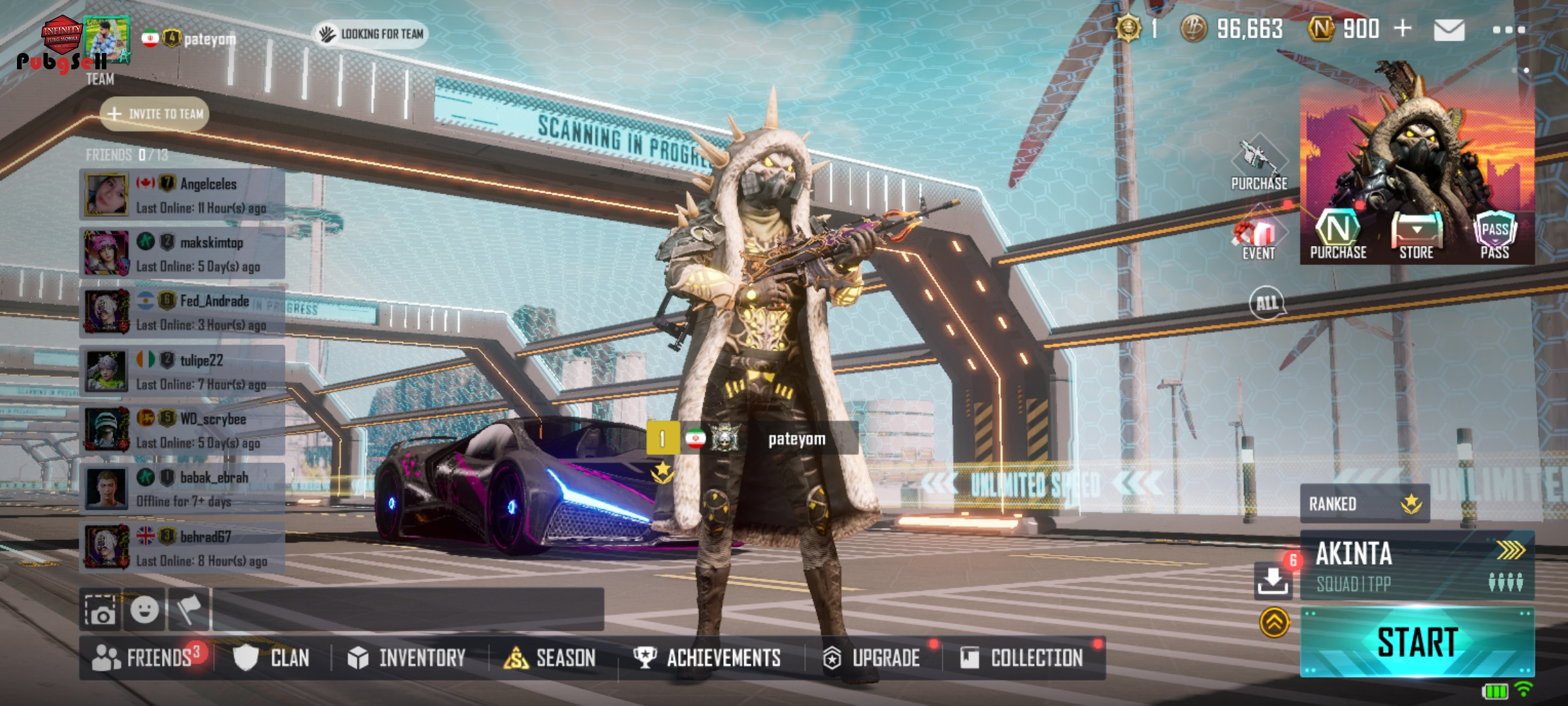
Task: Open the Collection menu
Action: pos(1022,658)
